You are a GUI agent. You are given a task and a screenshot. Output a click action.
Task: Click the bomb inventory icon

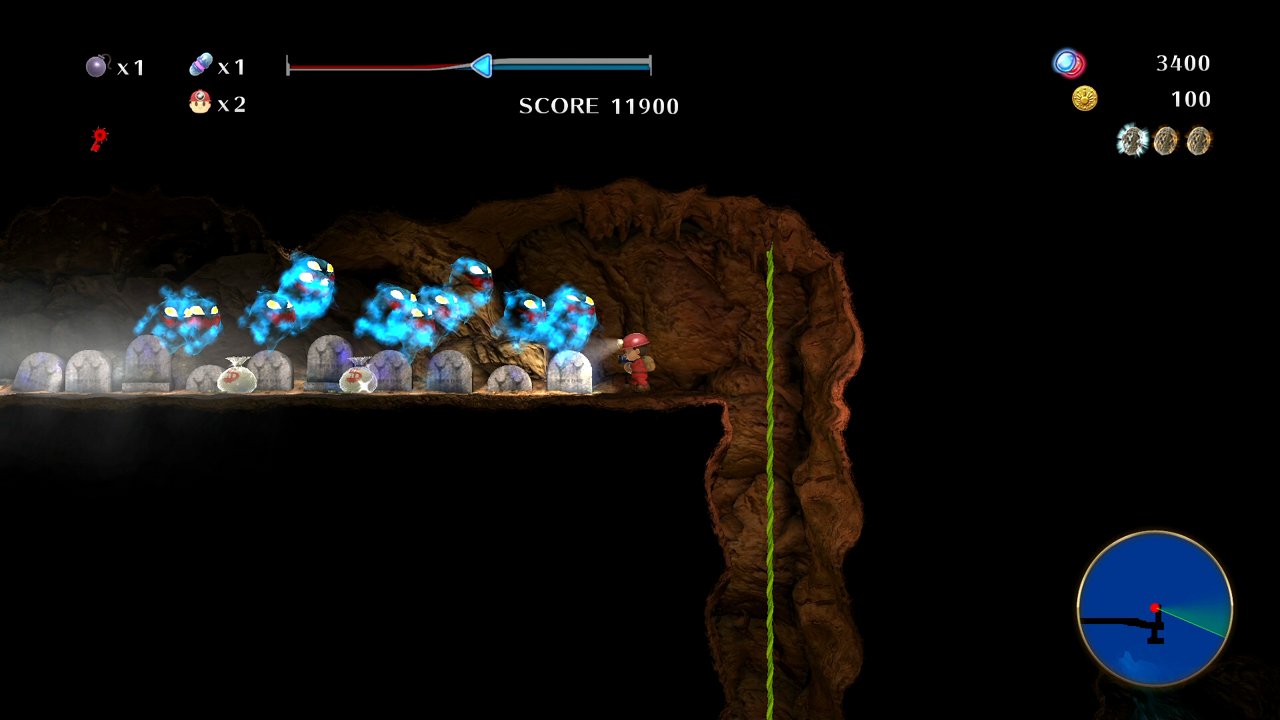pos(95,65)
